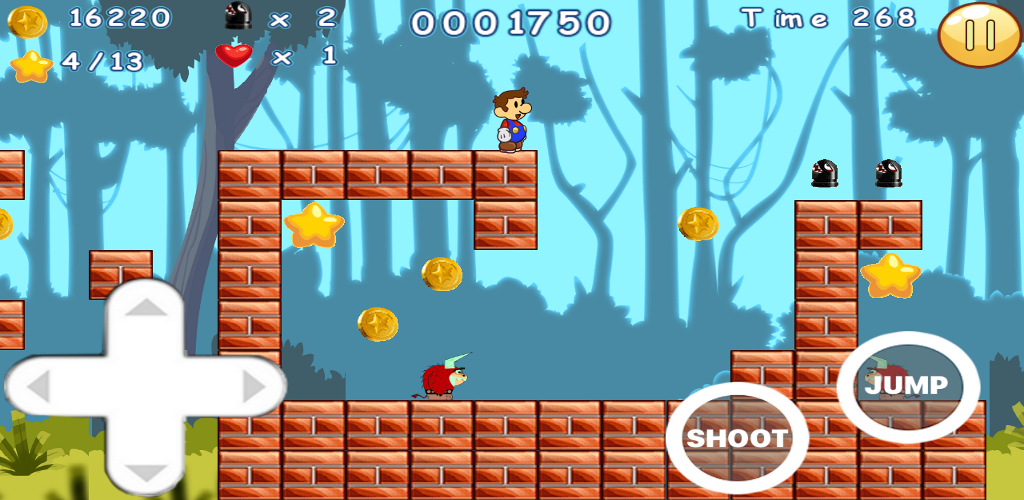Tap the JUMP button

907,385
